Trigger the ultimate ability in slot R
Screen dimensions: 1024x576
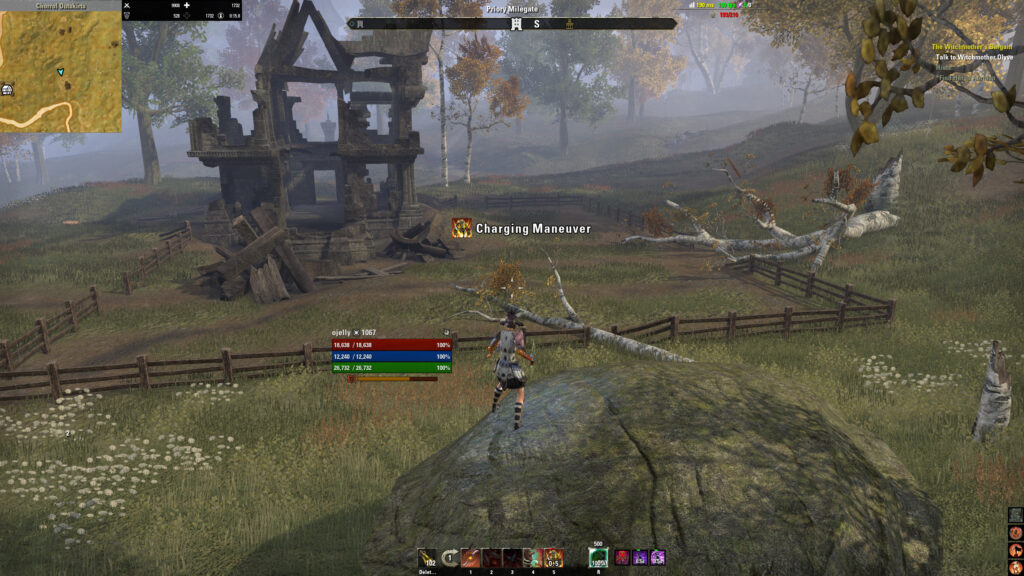click(x=598, y=558)
